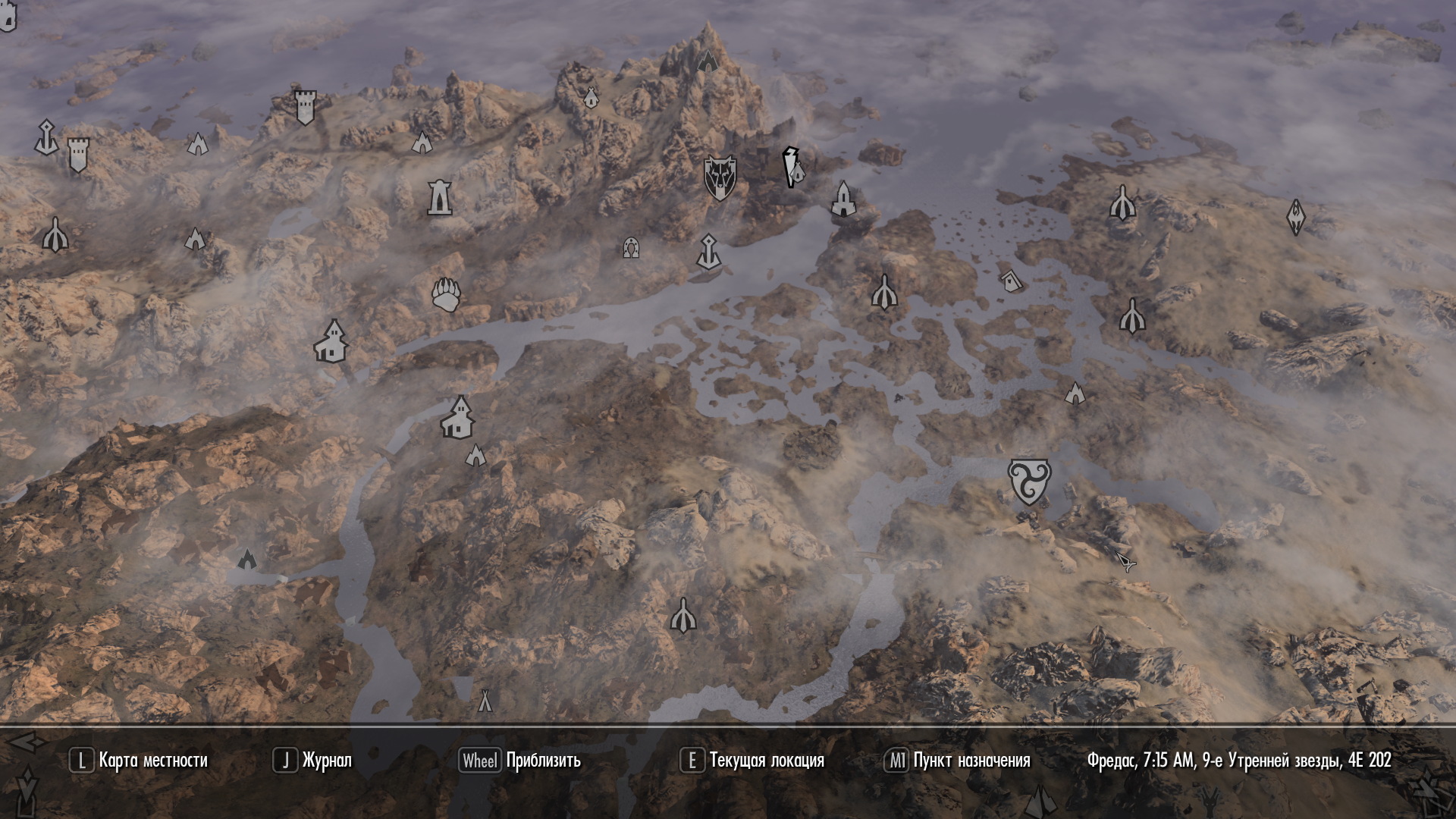1456x819 pixels.
Task: Select the horseshoe stable marker
Action: pos(630,247)
